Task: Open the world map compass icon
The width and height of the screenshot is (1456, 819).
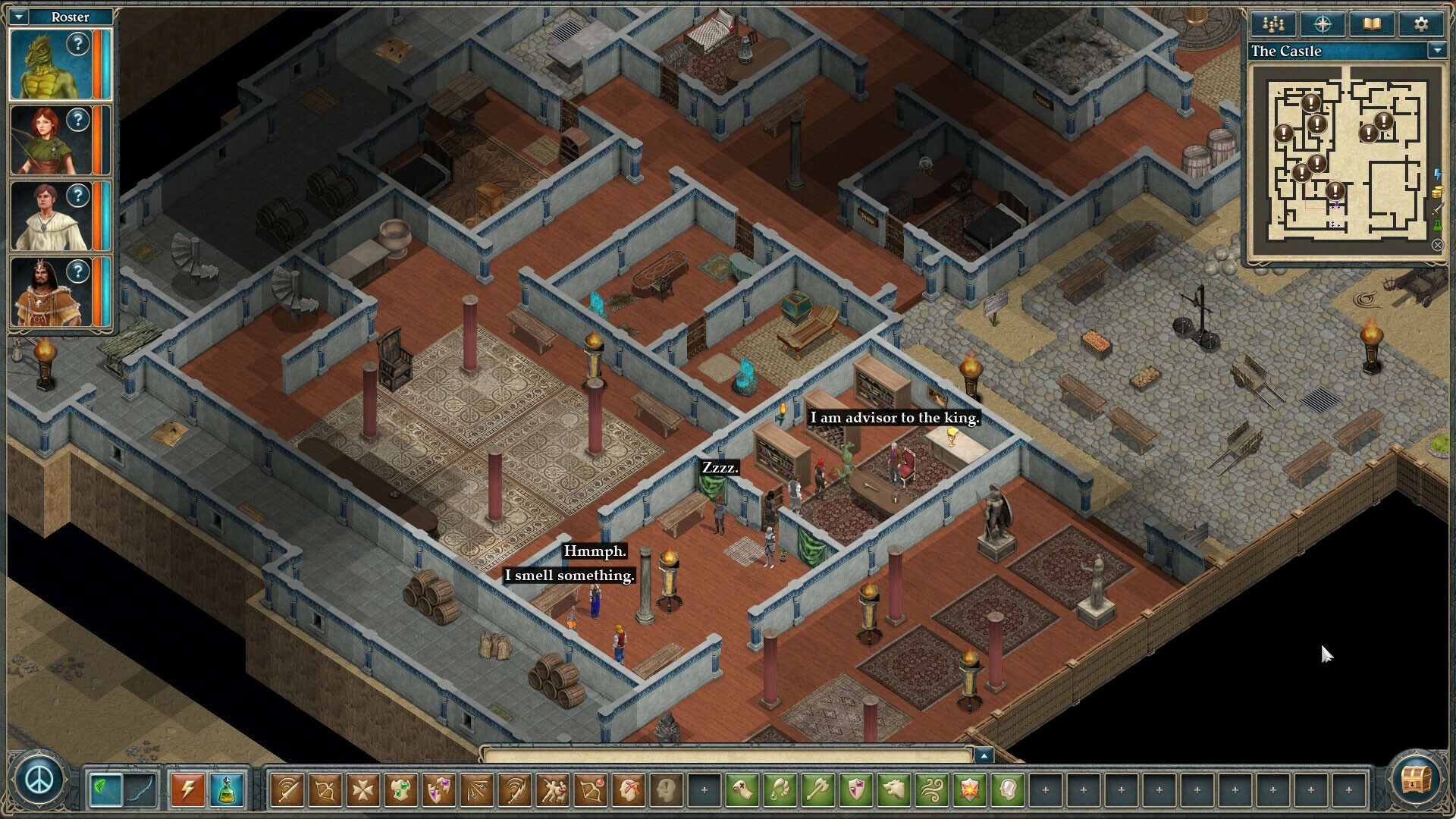Action: tap(1324, 24)
